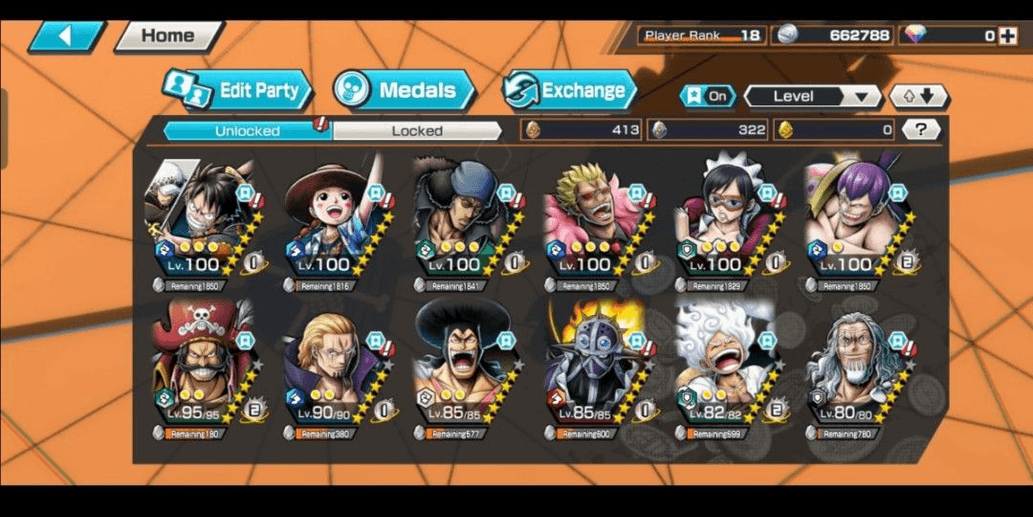Toggle the favorites filter On button
The image size is (1033, 517).
(x=708, y=97)
